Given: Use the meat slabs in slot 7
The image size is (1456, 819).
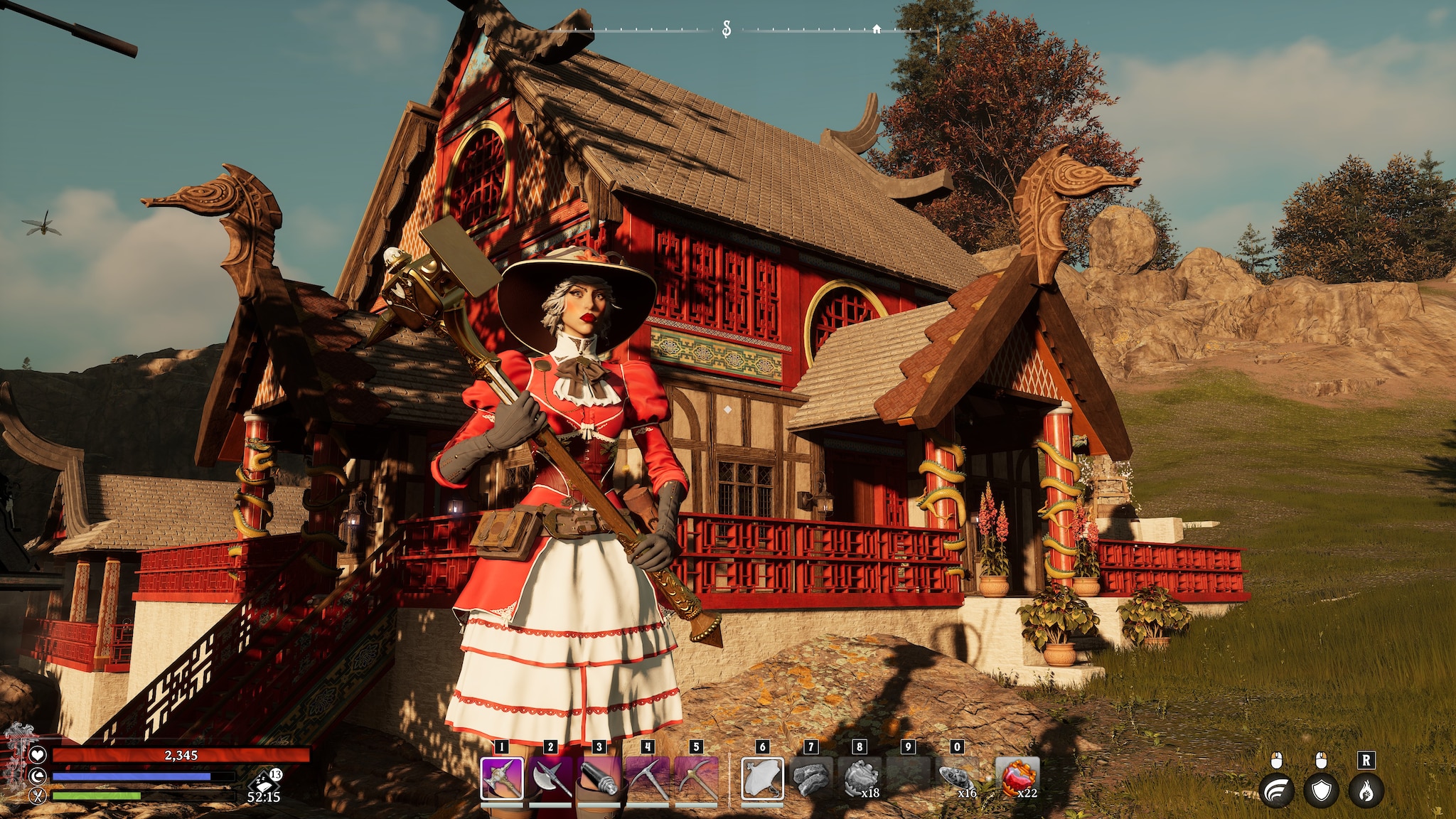Looking at the screenshot, I should pyautogui.click(x=810, y=778).
